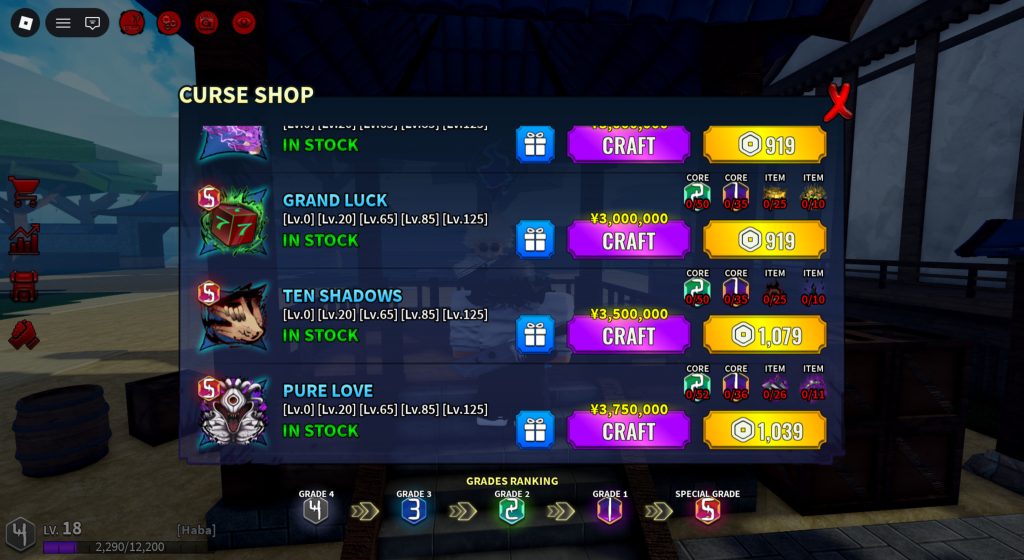Craft the Pure Love curse

[628, 431]
